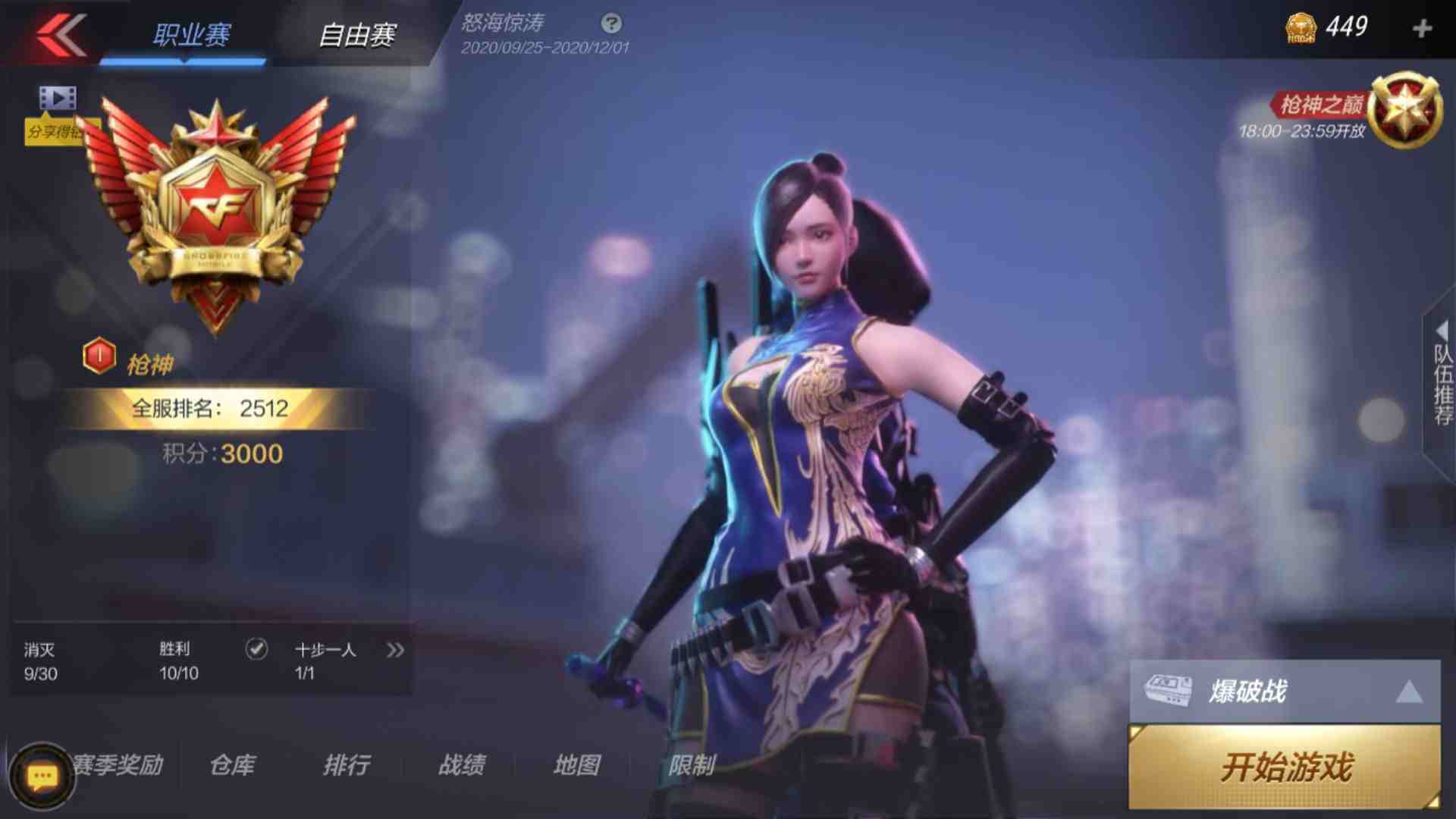This screenshot has height=819, width=1456.
Task: Open the 枪神之巅 medal icon
Action: [x=1407, y=106]
